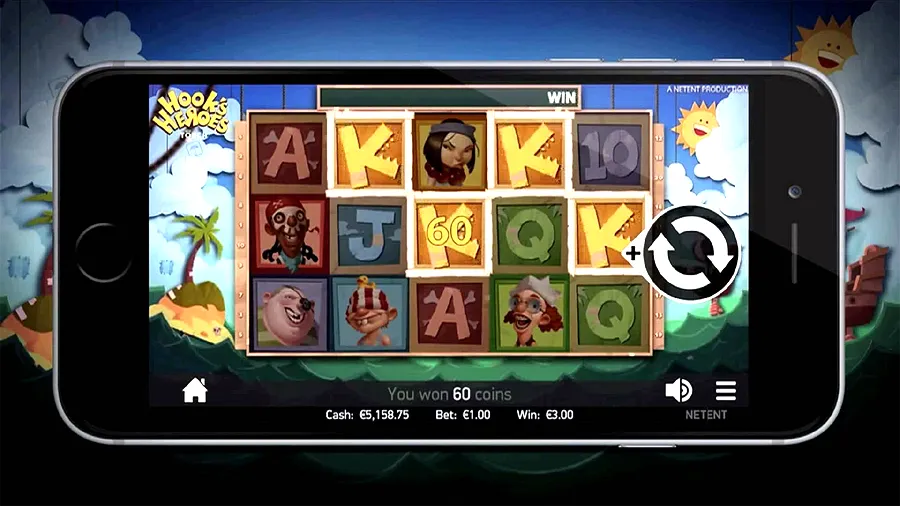
Task: Go to the home screen via house icon
Action: (x=195, y=391)
